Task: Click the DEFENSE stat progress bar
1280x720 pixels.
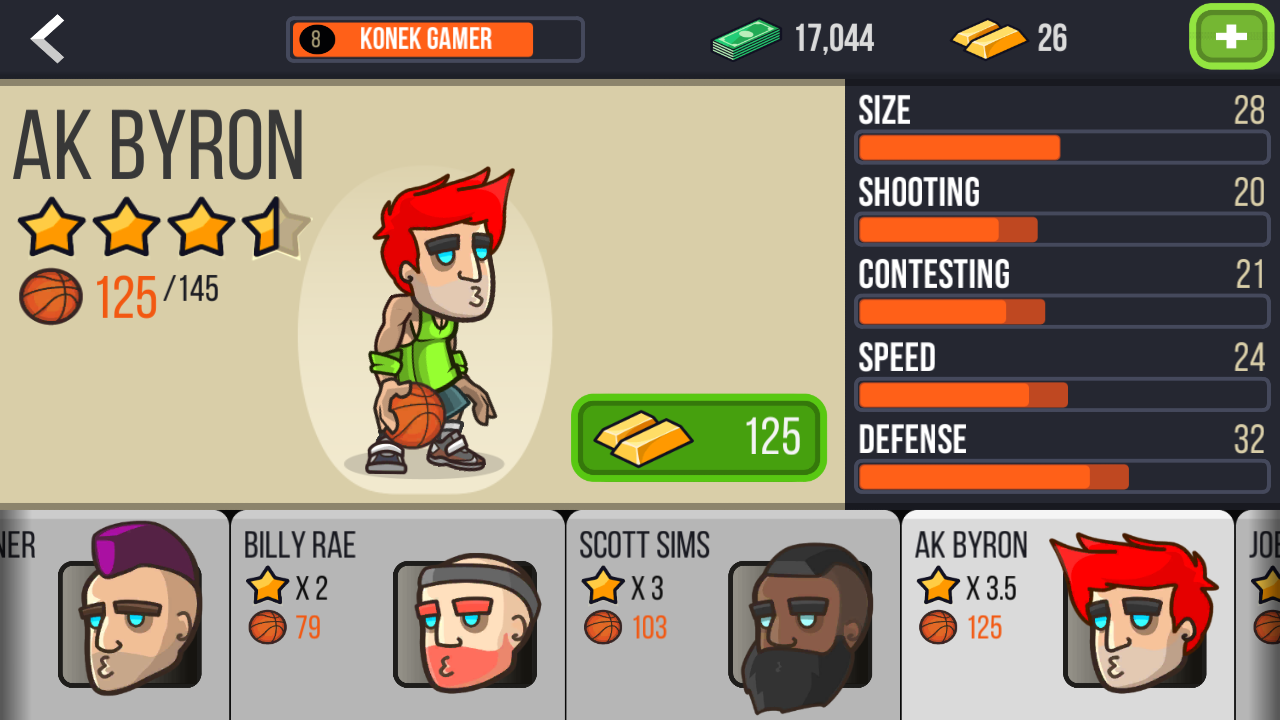Action: pos(1062,477)
